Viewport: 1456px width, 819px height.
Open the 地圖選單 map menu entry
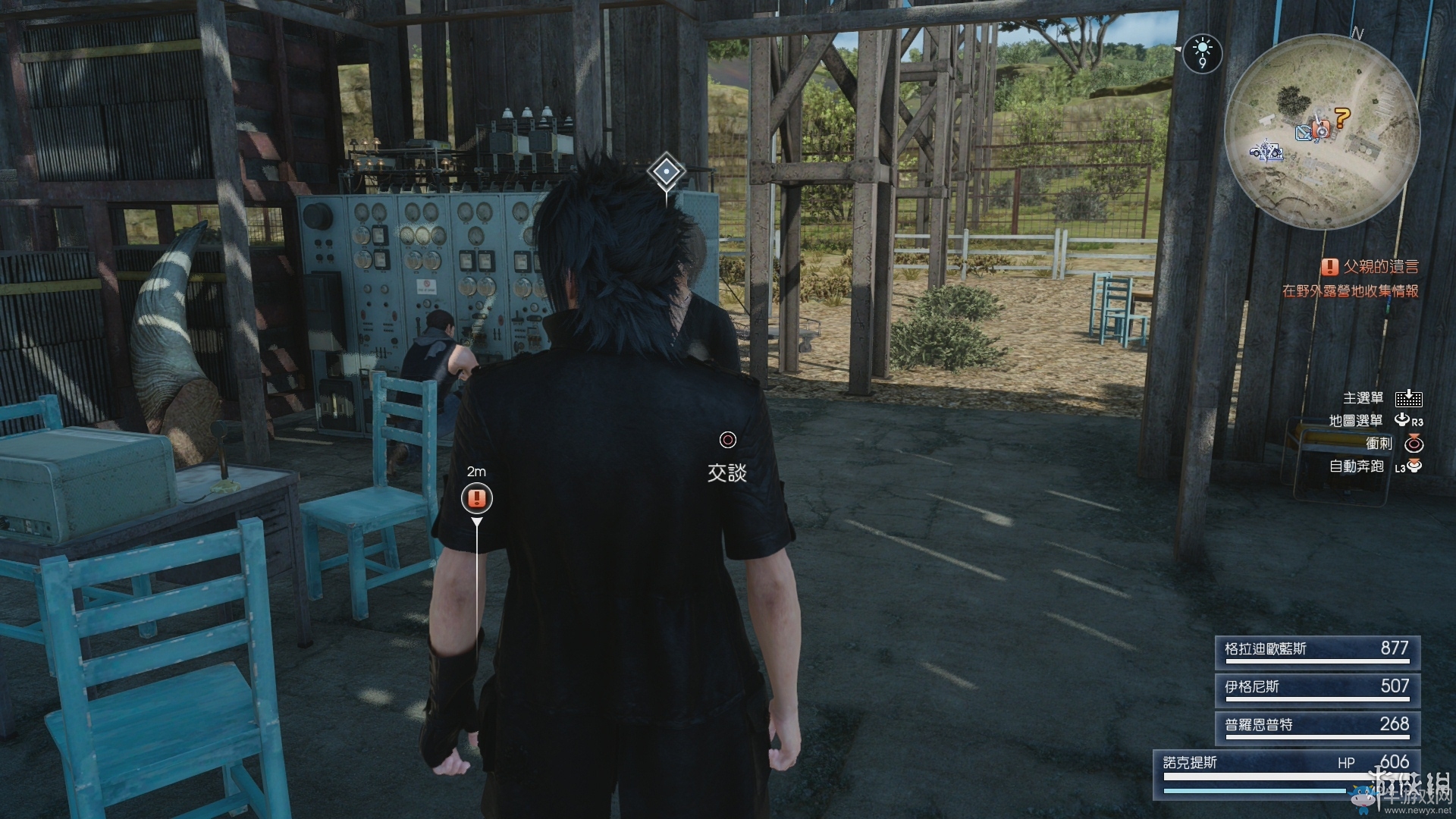click(x=1376, y=421)
